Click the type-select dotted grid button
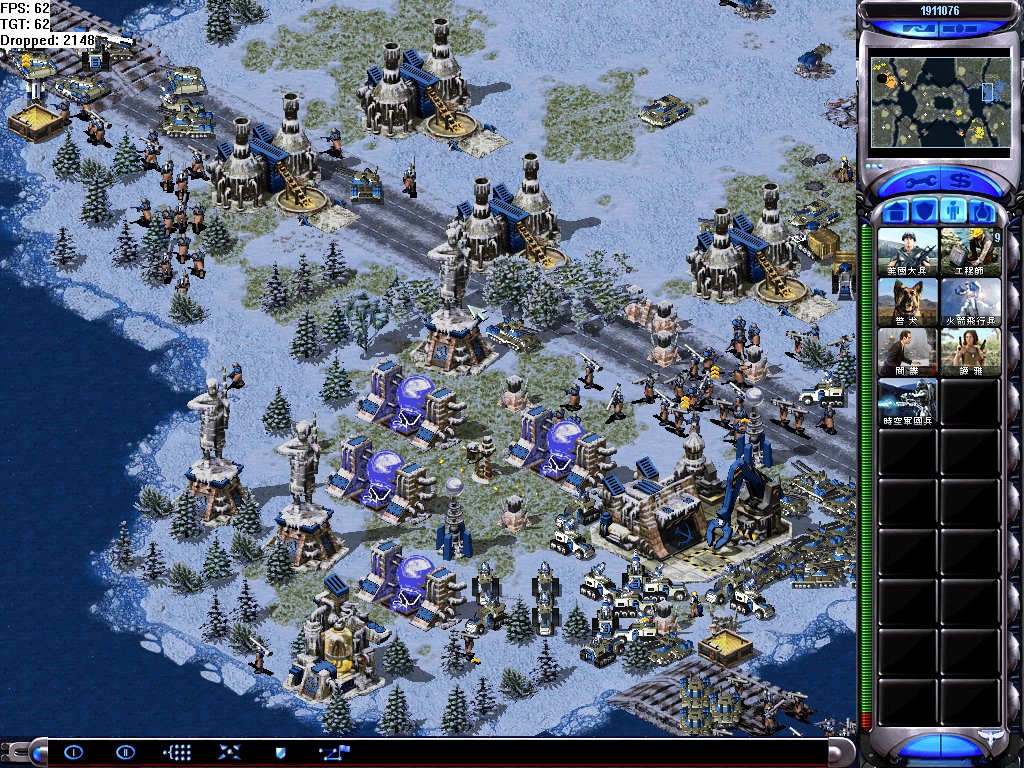 coord(177,752)
